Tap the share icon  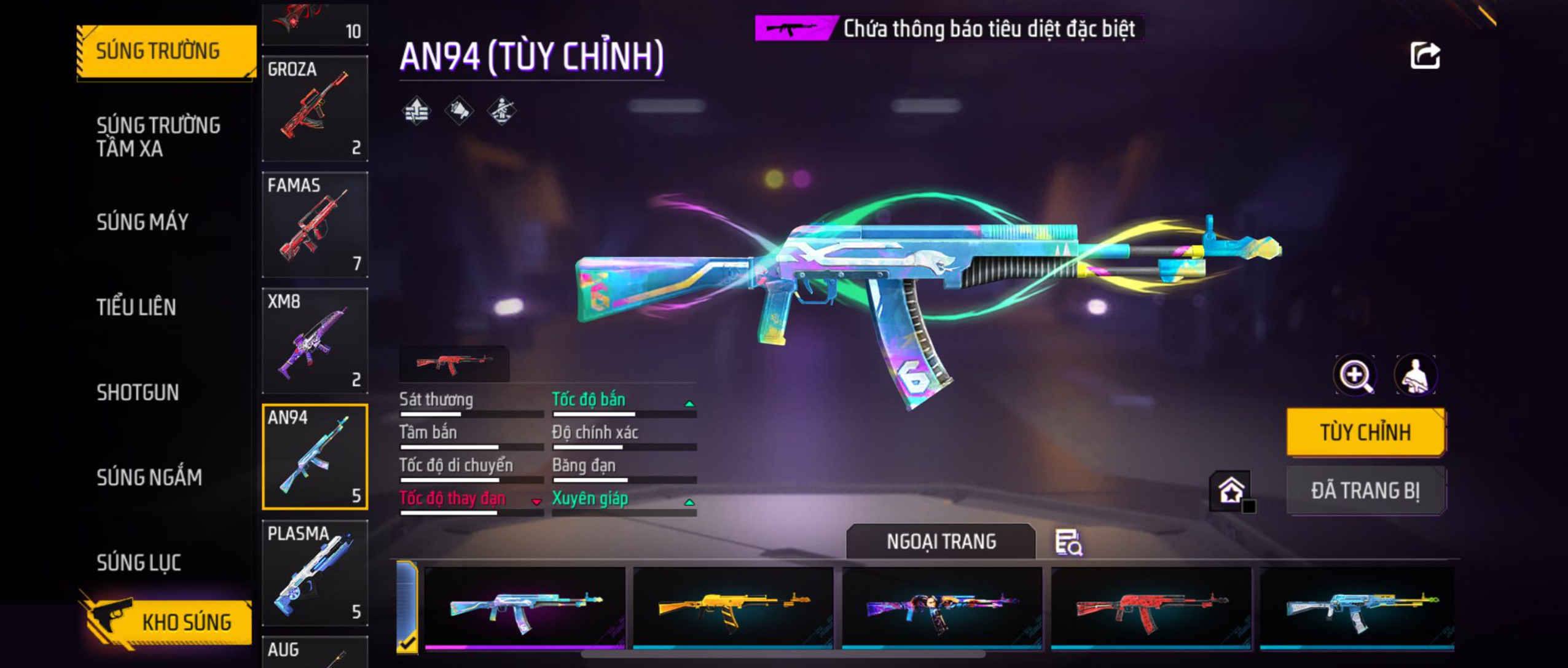pyautogui.click(x=1425, y=56)
